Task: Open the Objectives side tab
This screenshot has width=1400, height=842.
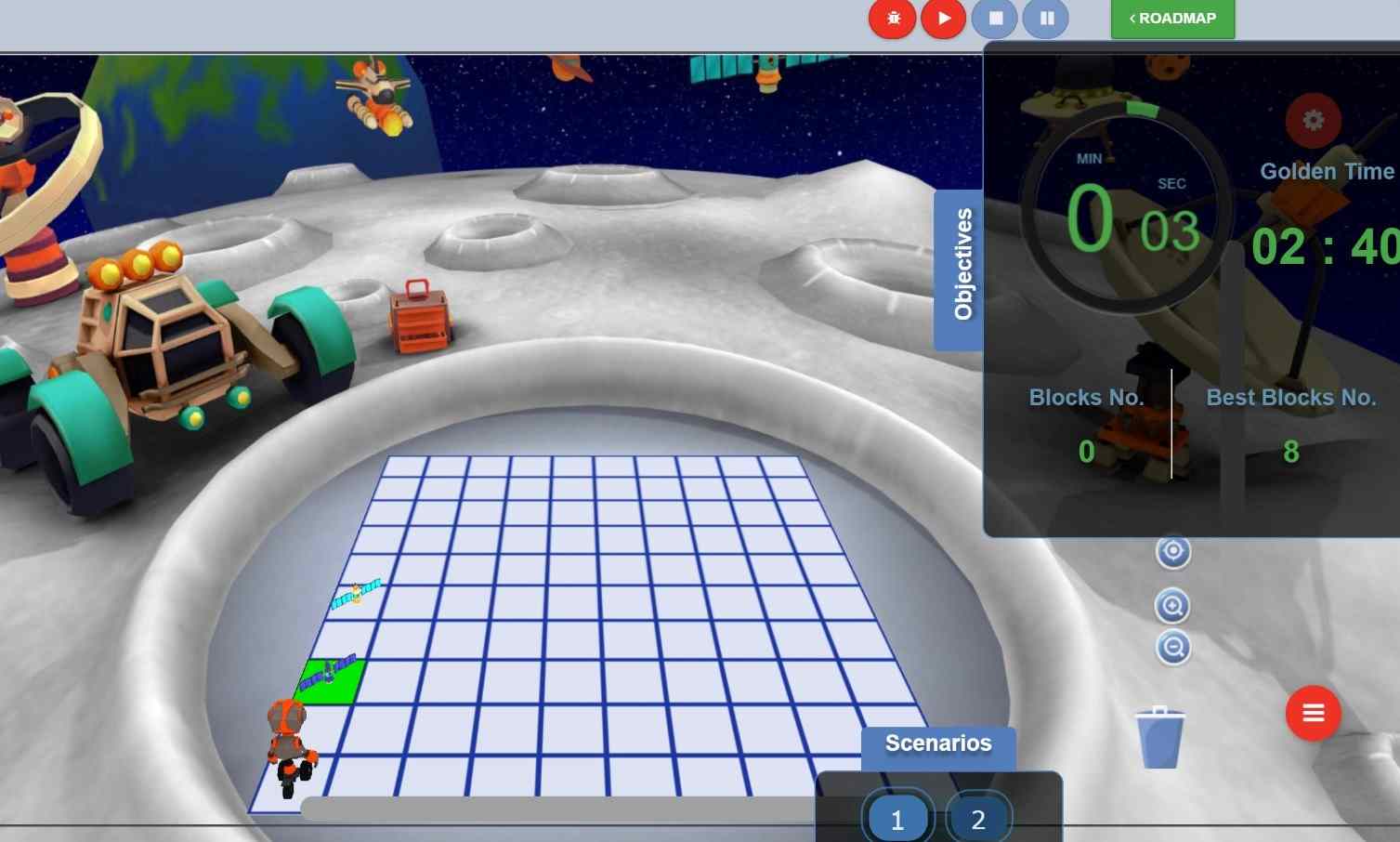Action: [961, 269]
